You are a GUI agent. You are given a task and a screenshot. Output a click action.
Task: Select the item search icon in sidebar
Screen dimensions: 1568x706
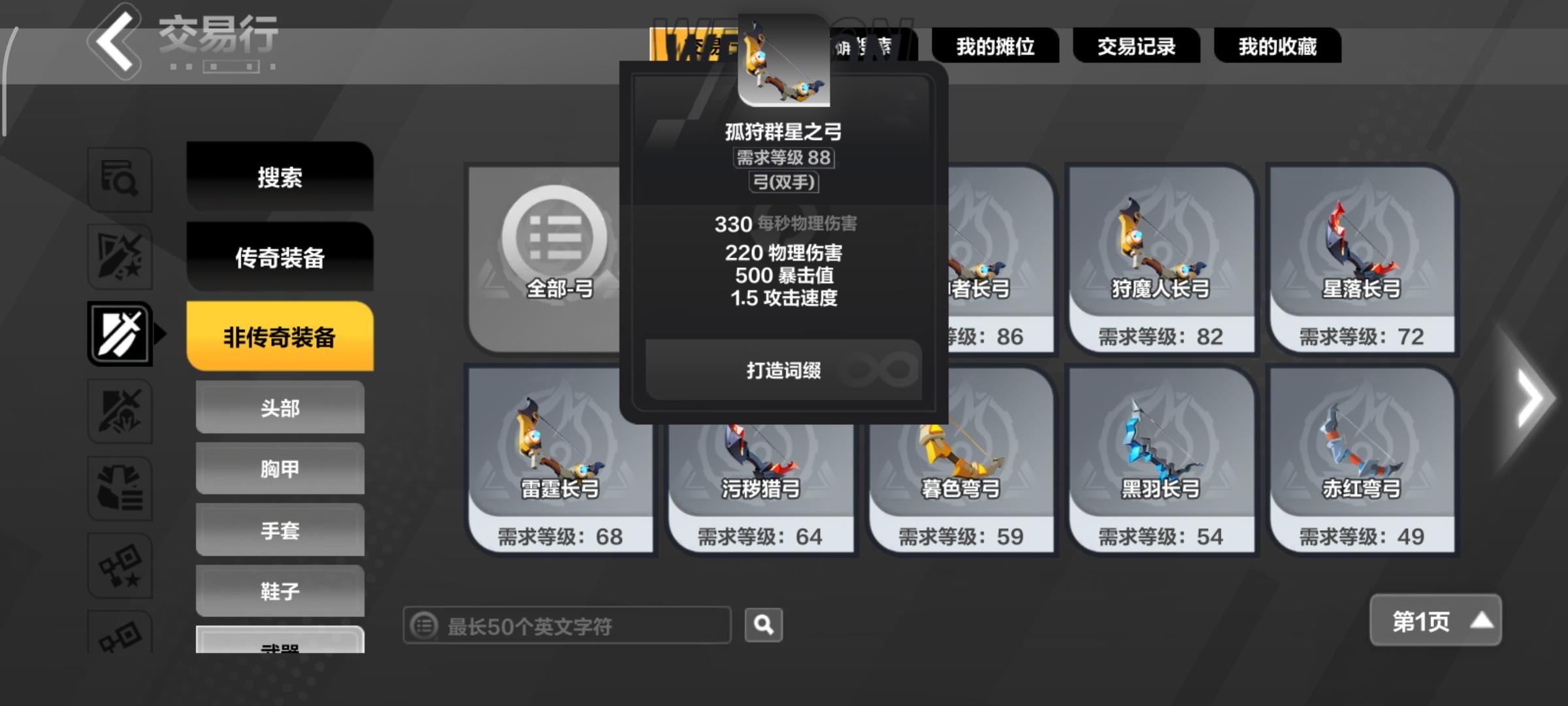[121, 180]
